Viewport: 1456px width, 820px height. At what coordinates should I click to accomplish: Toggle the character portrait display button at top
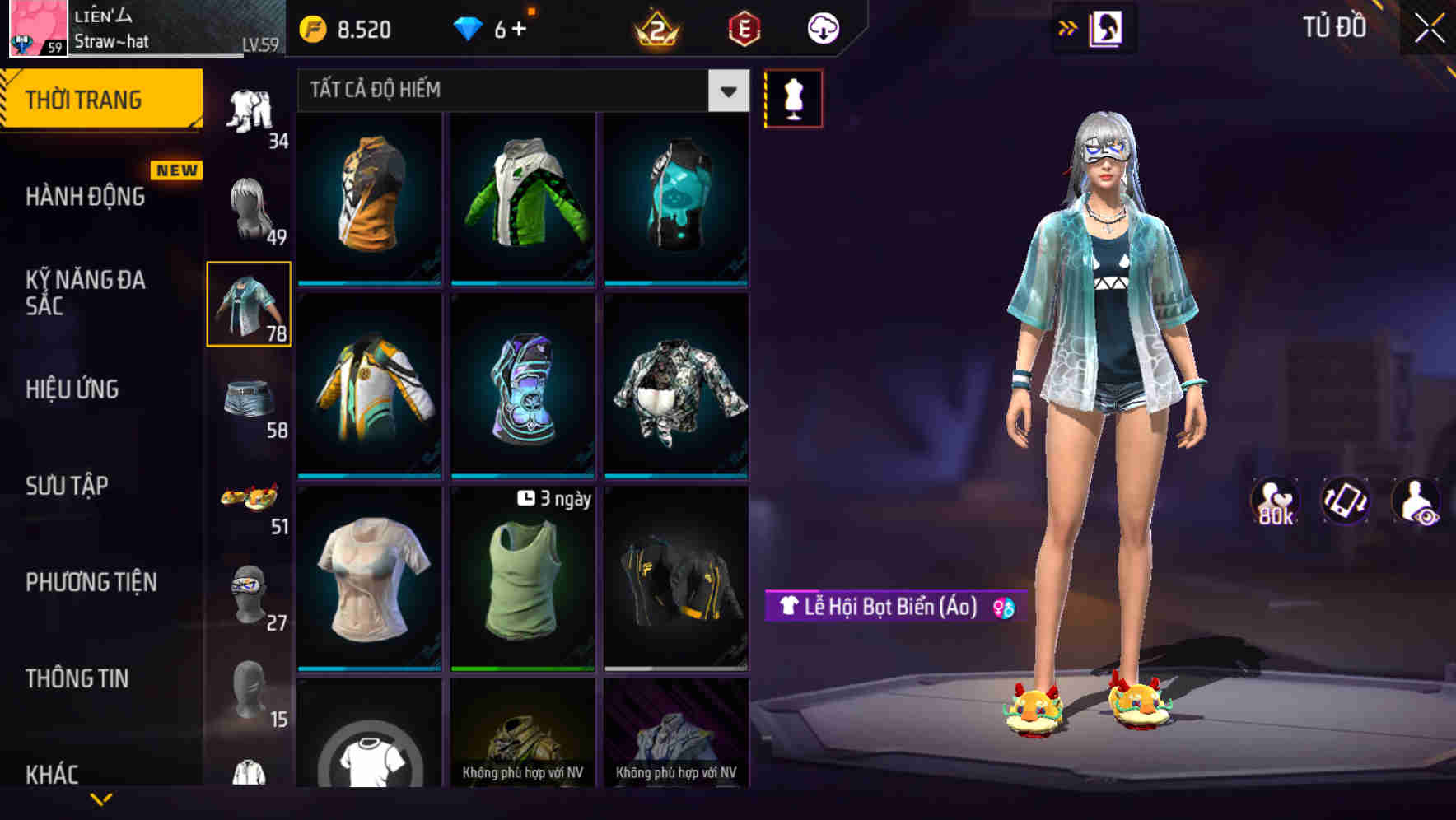(1107, 26)
